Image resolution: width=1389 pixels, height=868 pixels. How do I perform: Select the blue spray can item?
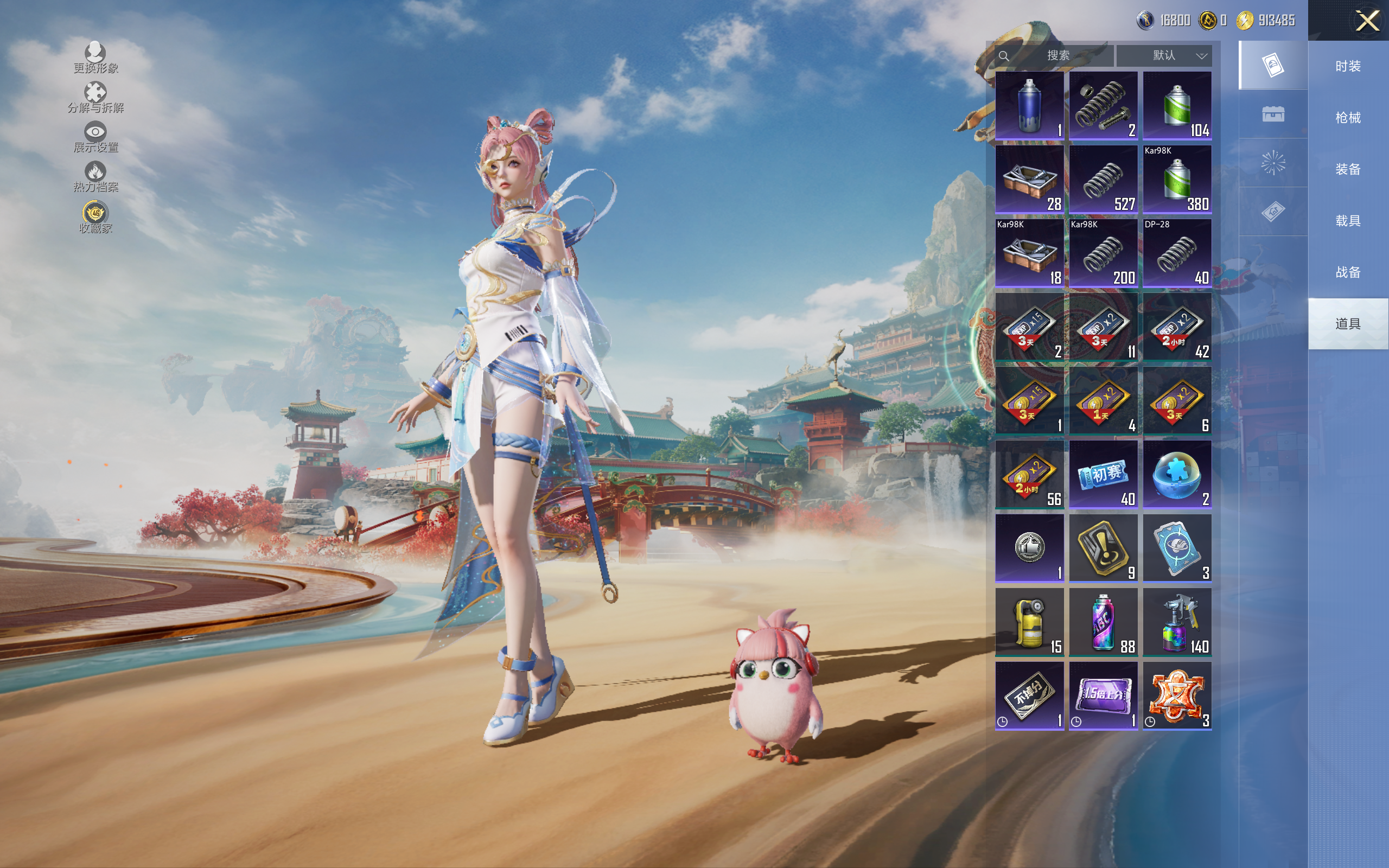(x=1029, y=106)
